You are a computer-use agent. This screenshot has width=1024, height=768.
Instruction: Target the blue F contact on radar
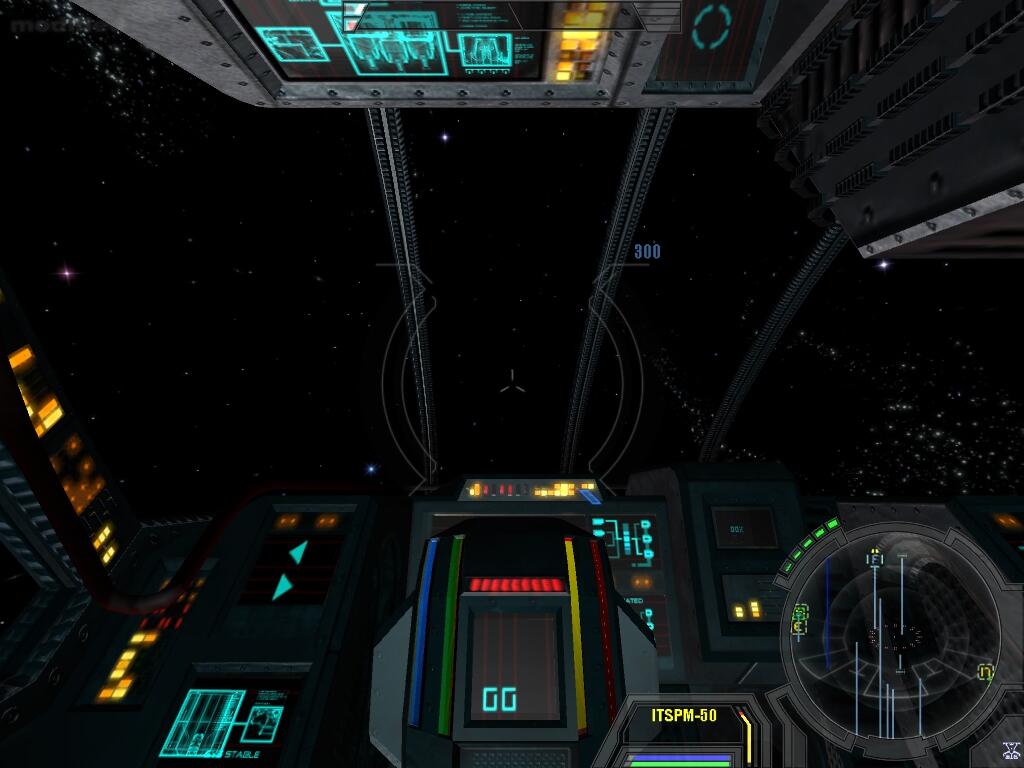tap(875, 560)
